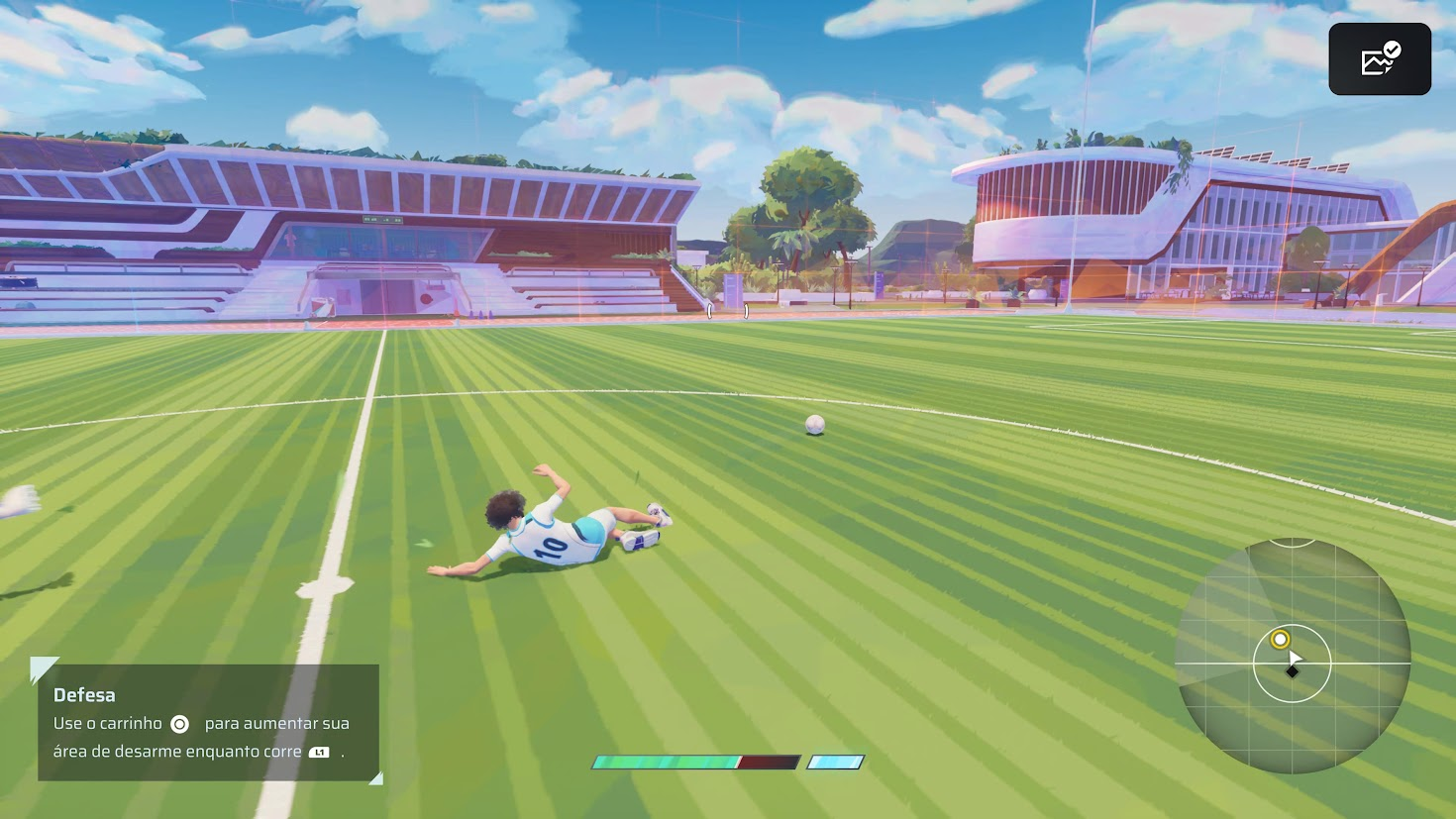Open the screenshot saved notification icon

[1379, 59]
